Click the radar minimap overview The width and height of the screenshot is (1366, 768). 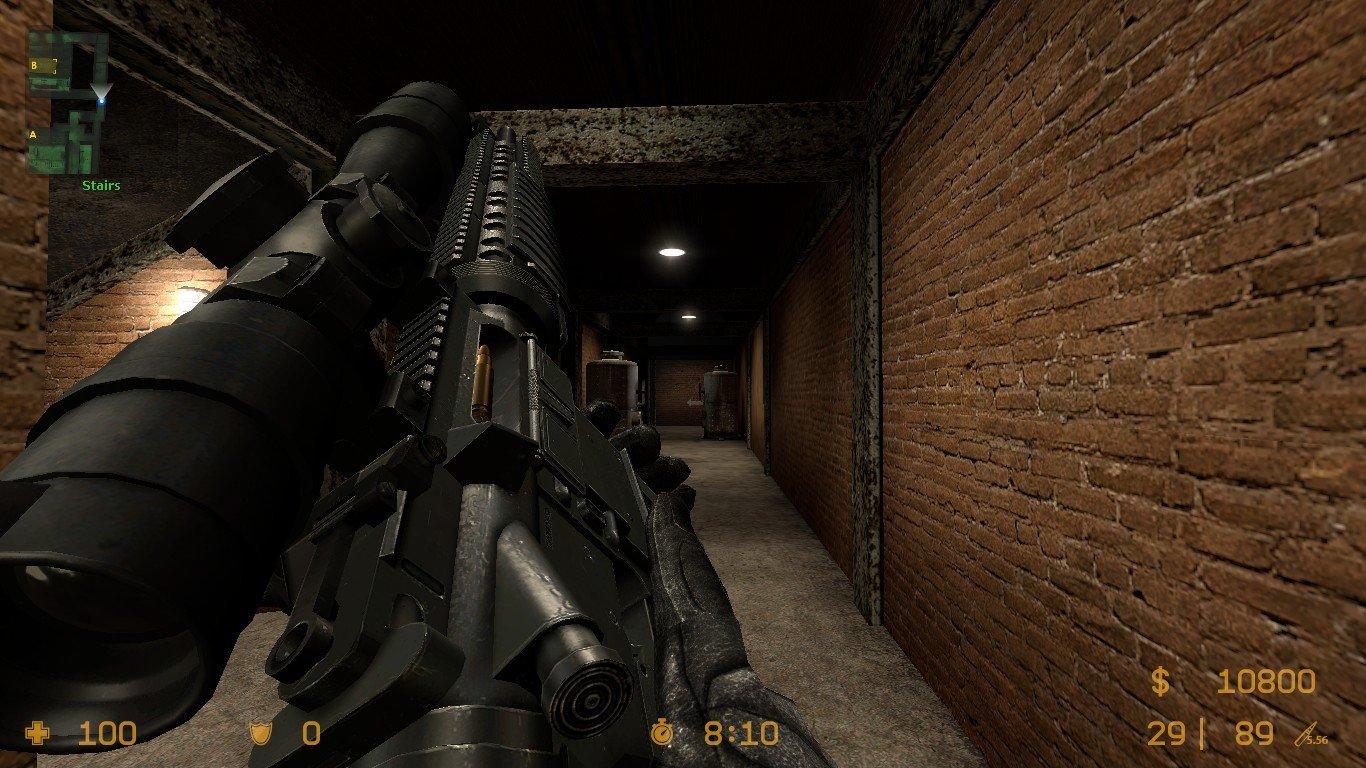[66, 102]
